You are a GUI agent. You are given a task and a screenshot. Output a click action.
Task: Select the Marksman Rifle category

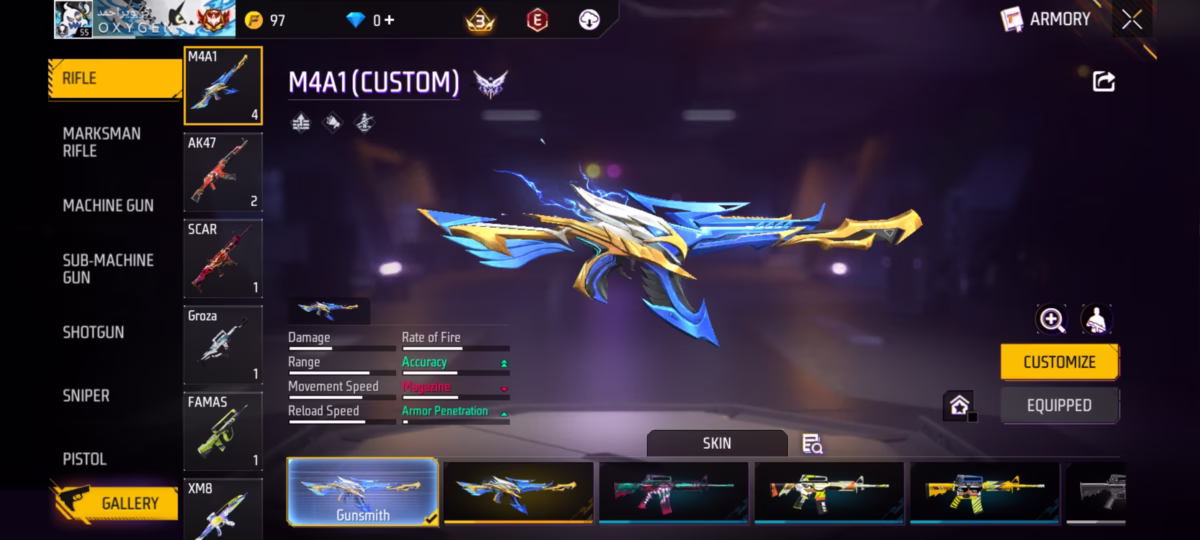point(102,142)
